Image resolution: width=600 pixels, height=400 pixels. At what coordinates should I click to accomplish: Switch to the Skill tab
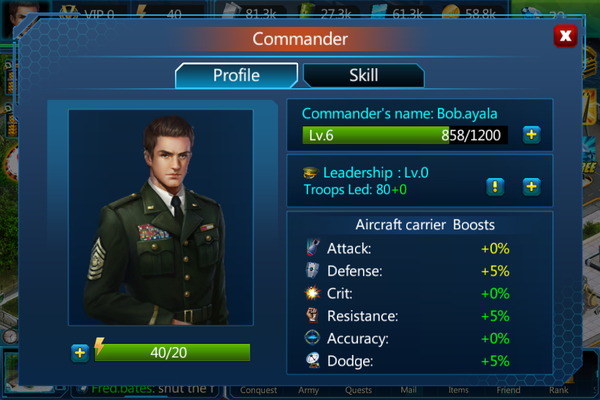(363, 76)
